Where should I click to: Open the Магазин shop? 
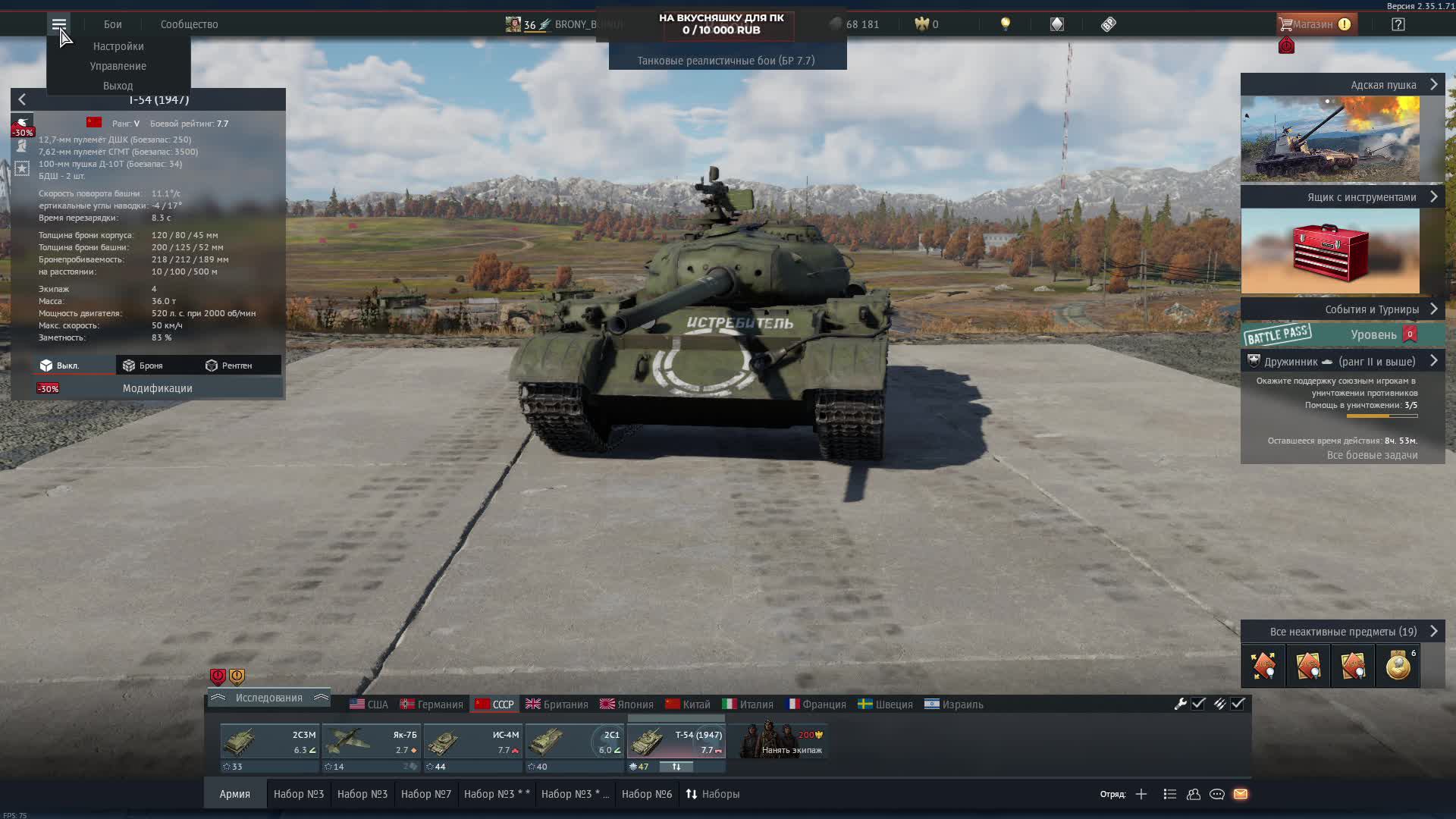pos(1313,24)
